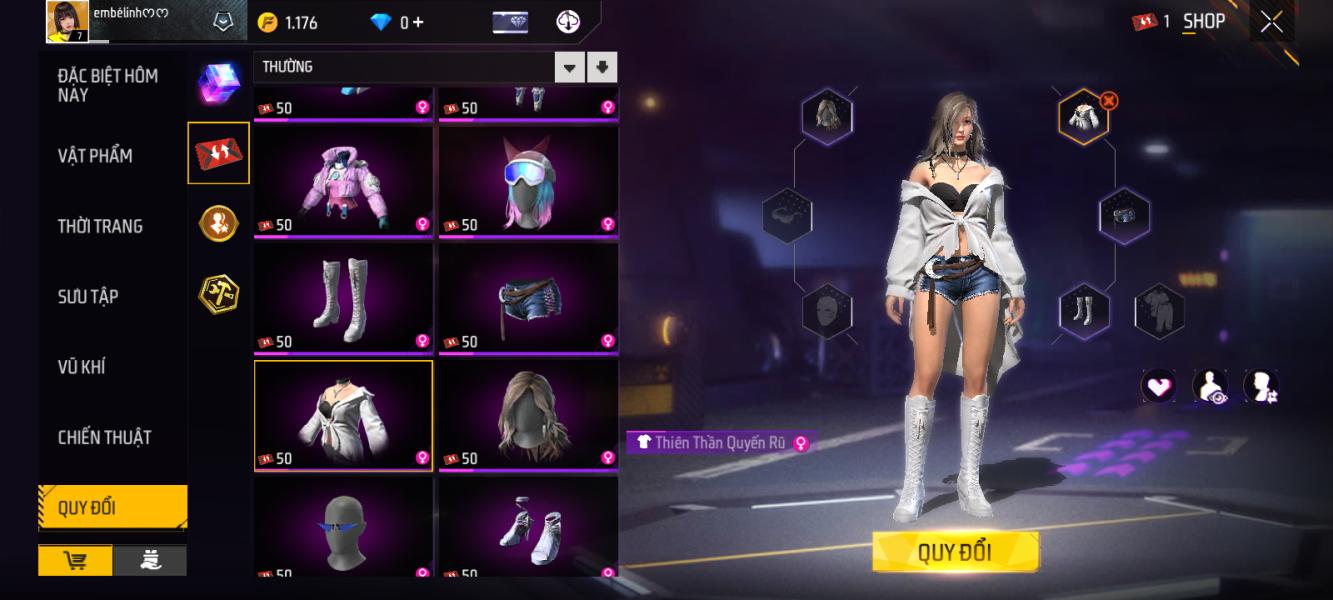The image size is (1333, 600).
Task: Choose the wavy brown hair item
Action: click(x=528, y=414)
